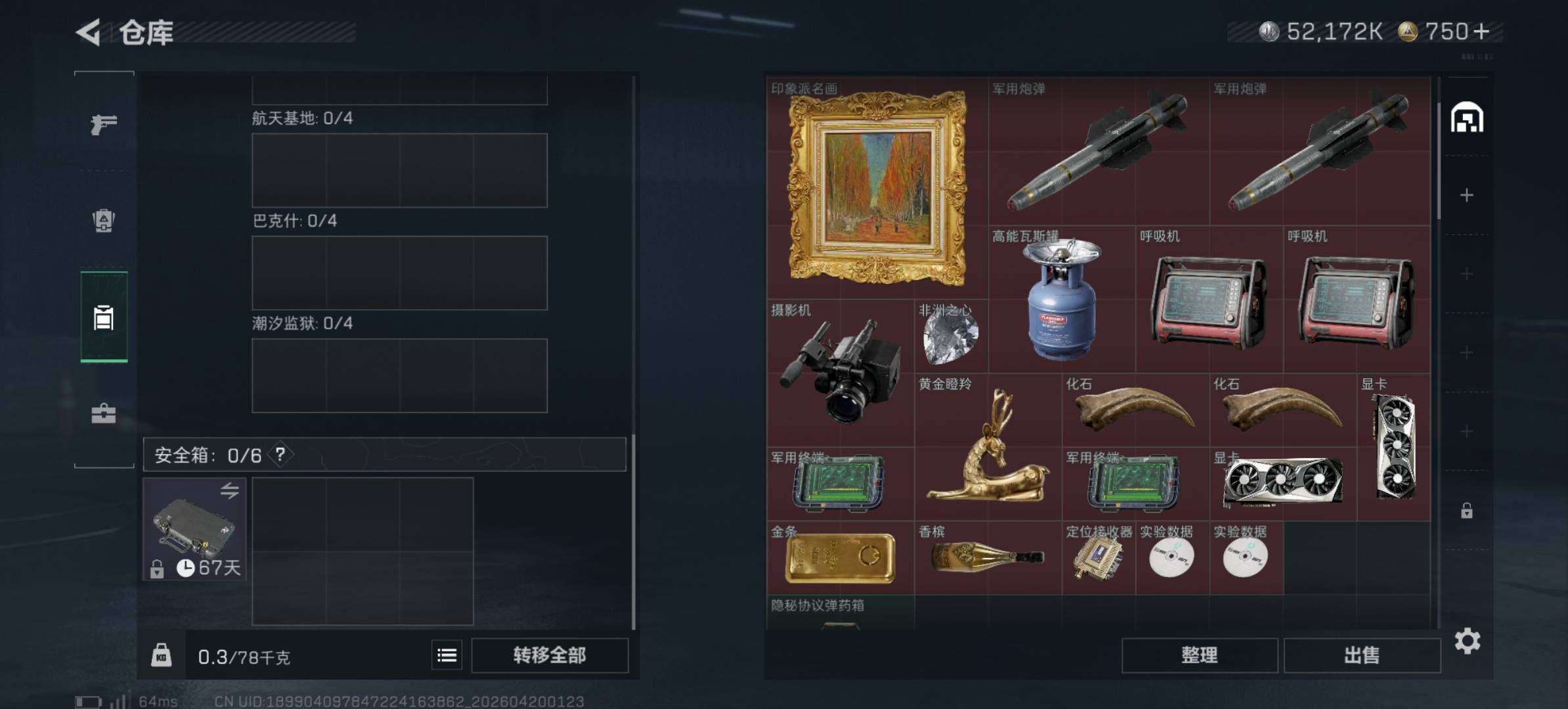
Task: Swap the secure case via arrows icon
Action: point(229,490)
